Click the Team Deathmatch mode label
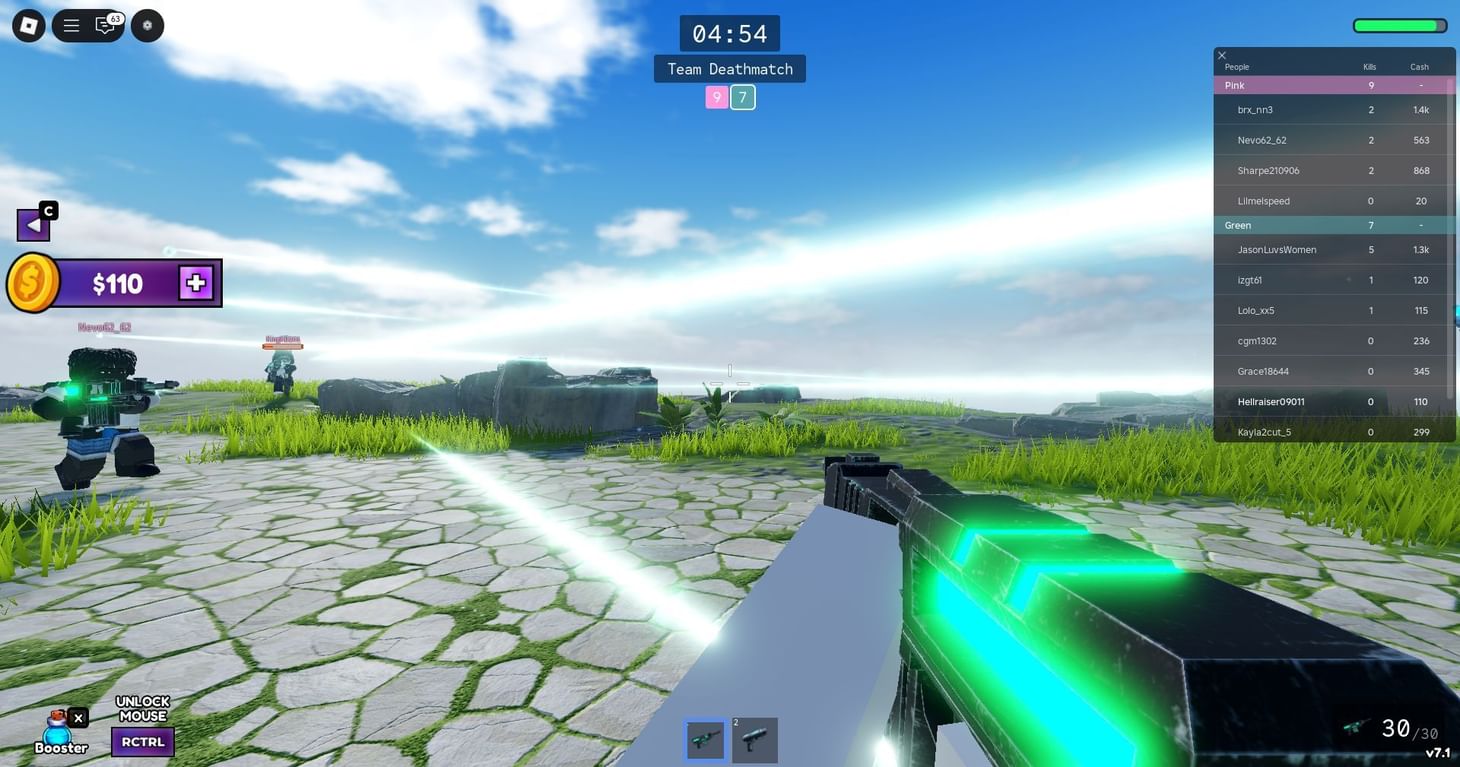 (729, 68)
